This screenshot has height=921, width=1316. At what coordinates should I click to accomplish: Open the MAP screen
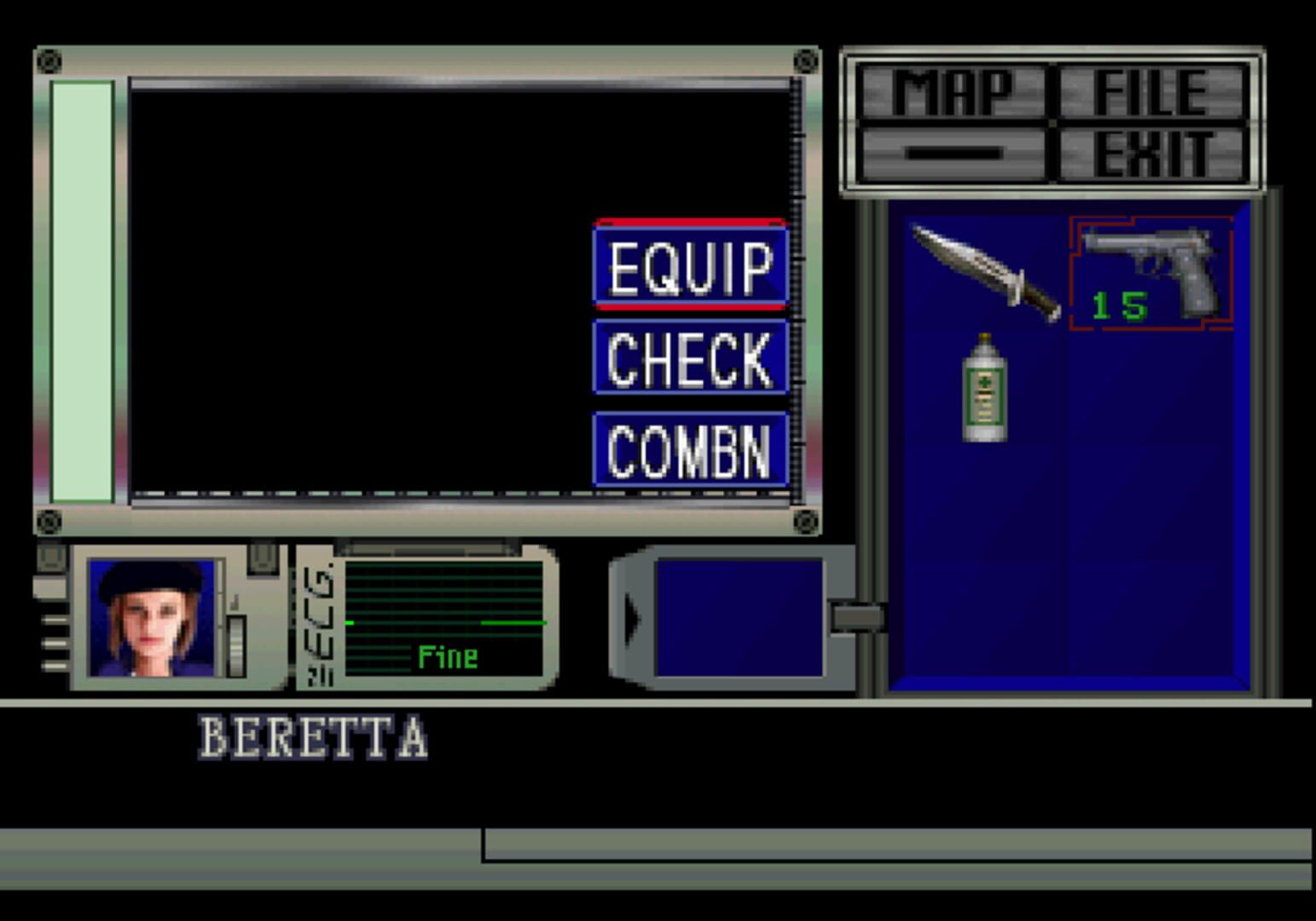pos(952,90)
